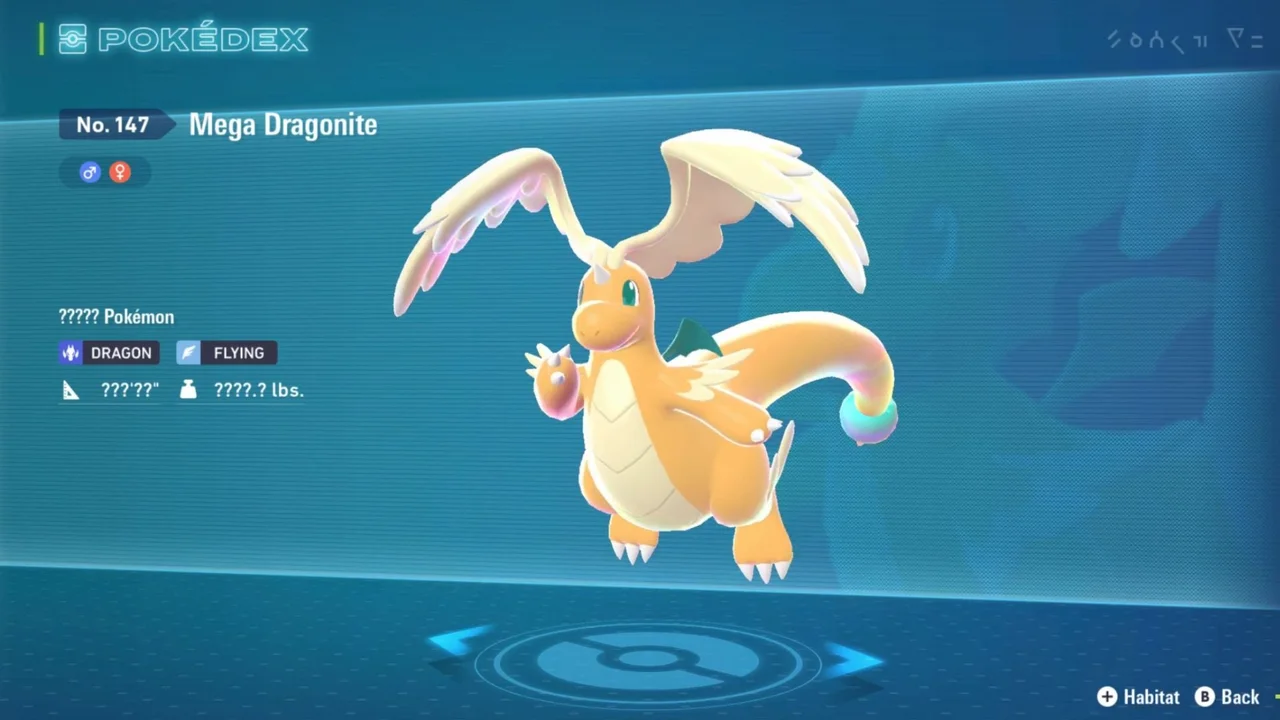Screen dimensions: 1280x720
Task: Click the B icon next to Back
Action: tap(1204, 697)
